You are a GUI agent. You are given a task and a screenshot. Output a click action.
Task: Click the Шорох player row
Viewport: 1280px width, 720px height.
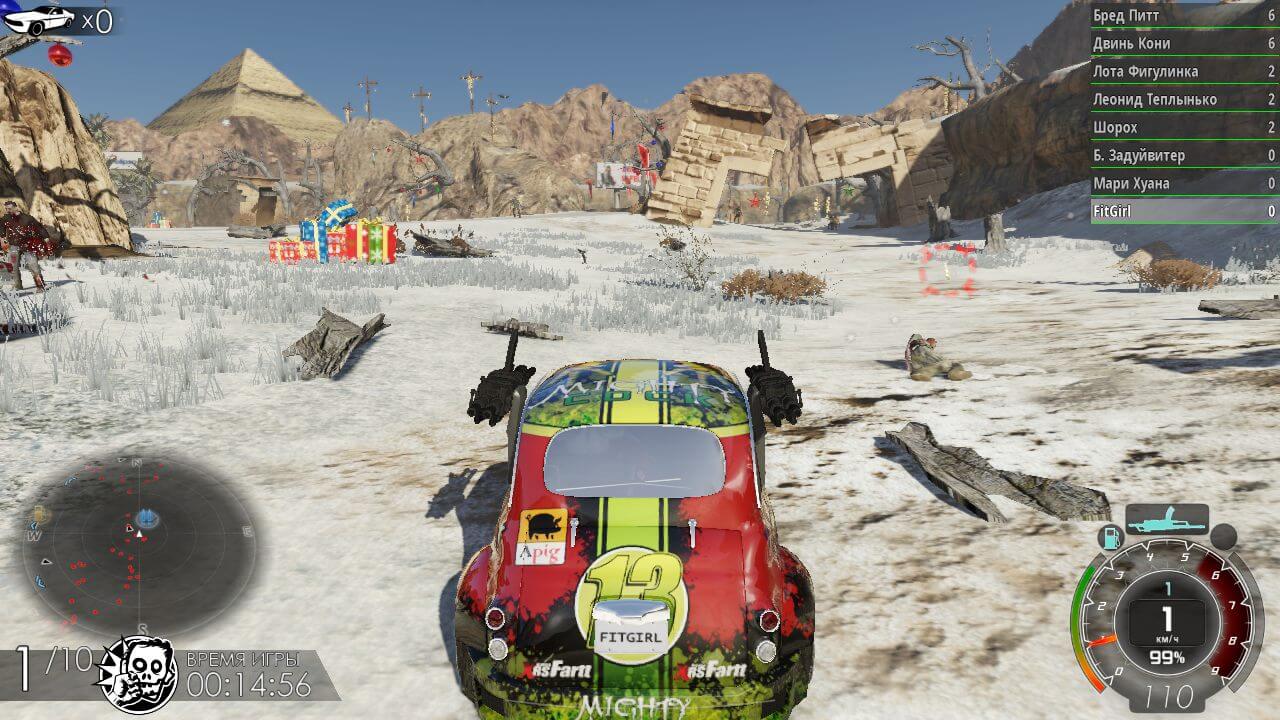pyautogui.click(x=1184, y=127)
